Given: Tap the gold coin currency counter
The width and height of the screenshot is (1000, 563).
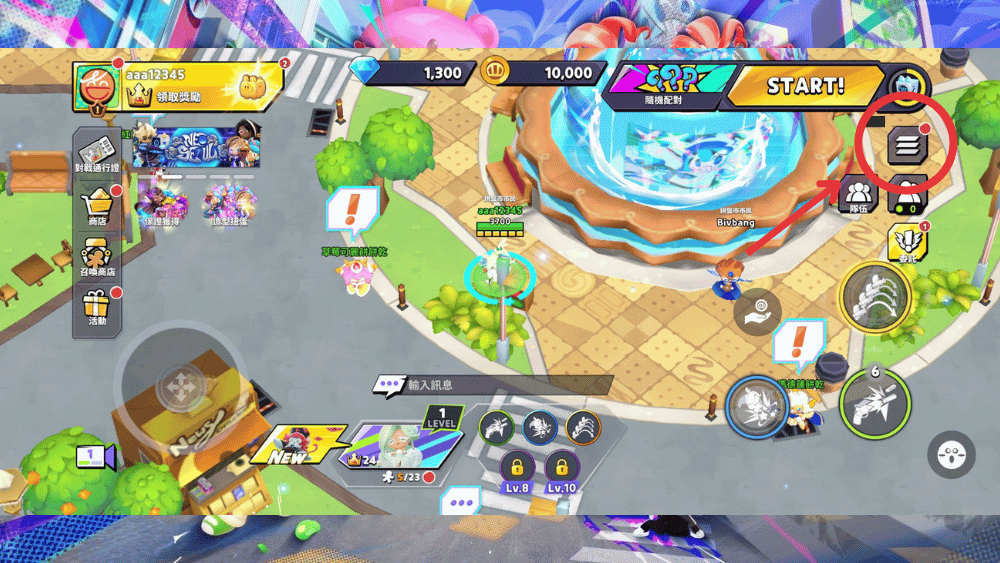Looking at the screenshot, I should [540, 72].
